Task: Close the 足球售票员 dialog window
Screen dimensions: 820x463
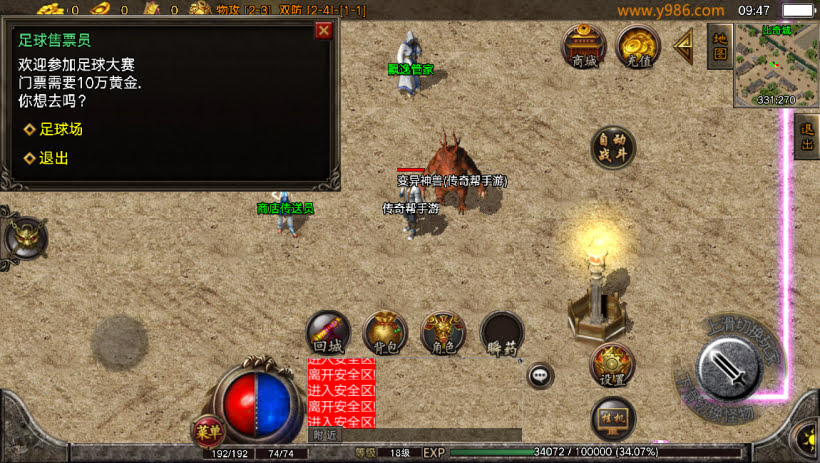Action: tap(323, 30)
